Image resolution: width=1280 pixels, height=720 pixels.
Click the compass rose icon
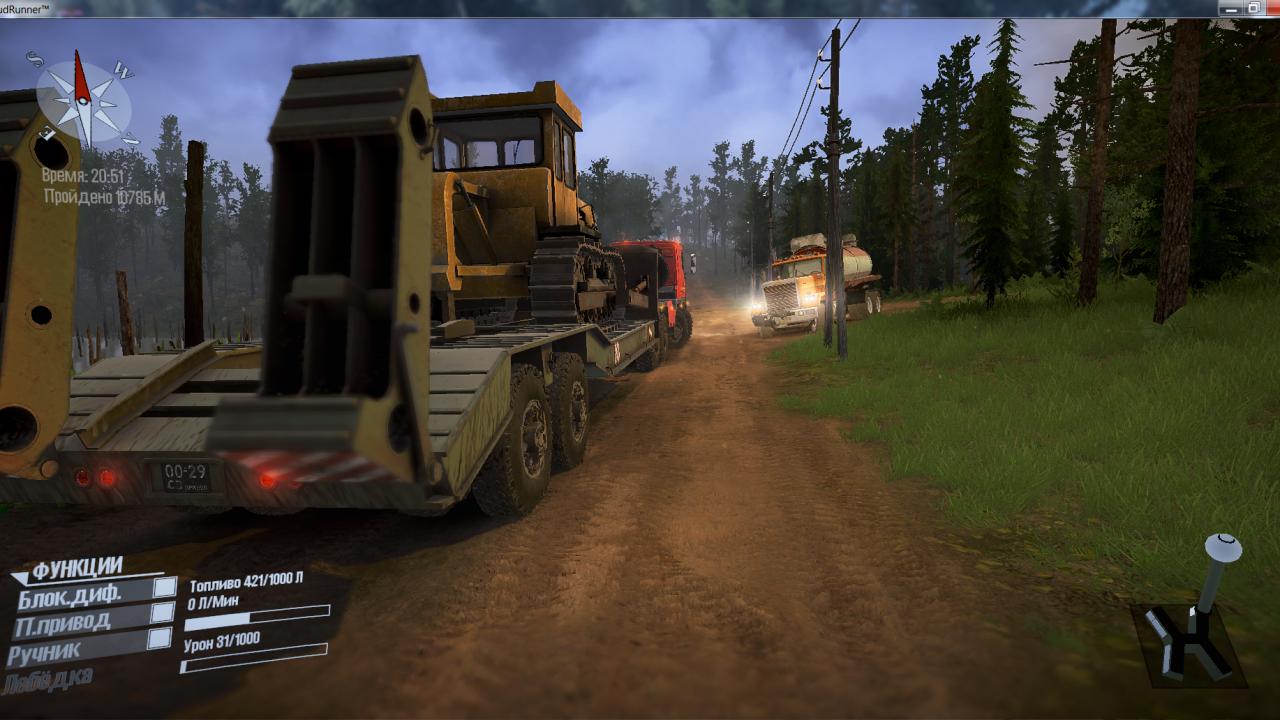click(x=84, y=100)
